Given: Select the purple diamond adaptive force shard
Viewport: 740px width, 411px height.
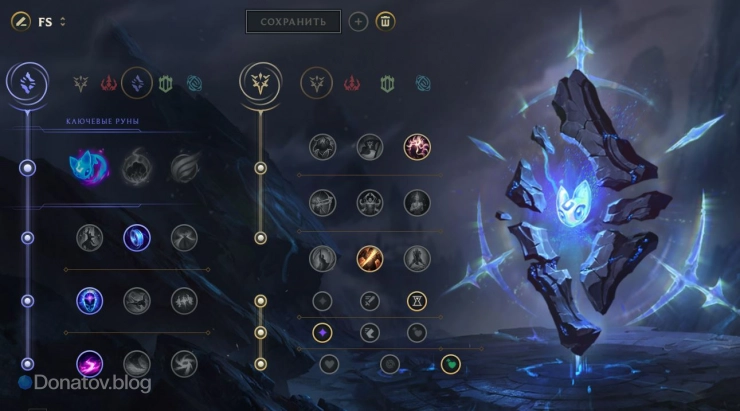Looking at the screenshot, I should tap(322, 332).
